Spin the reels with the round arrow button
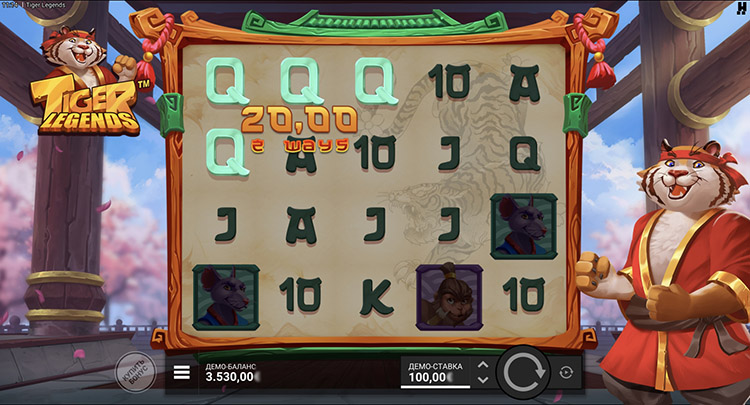This screenshot has height=405, width=750. pos(523,373)
